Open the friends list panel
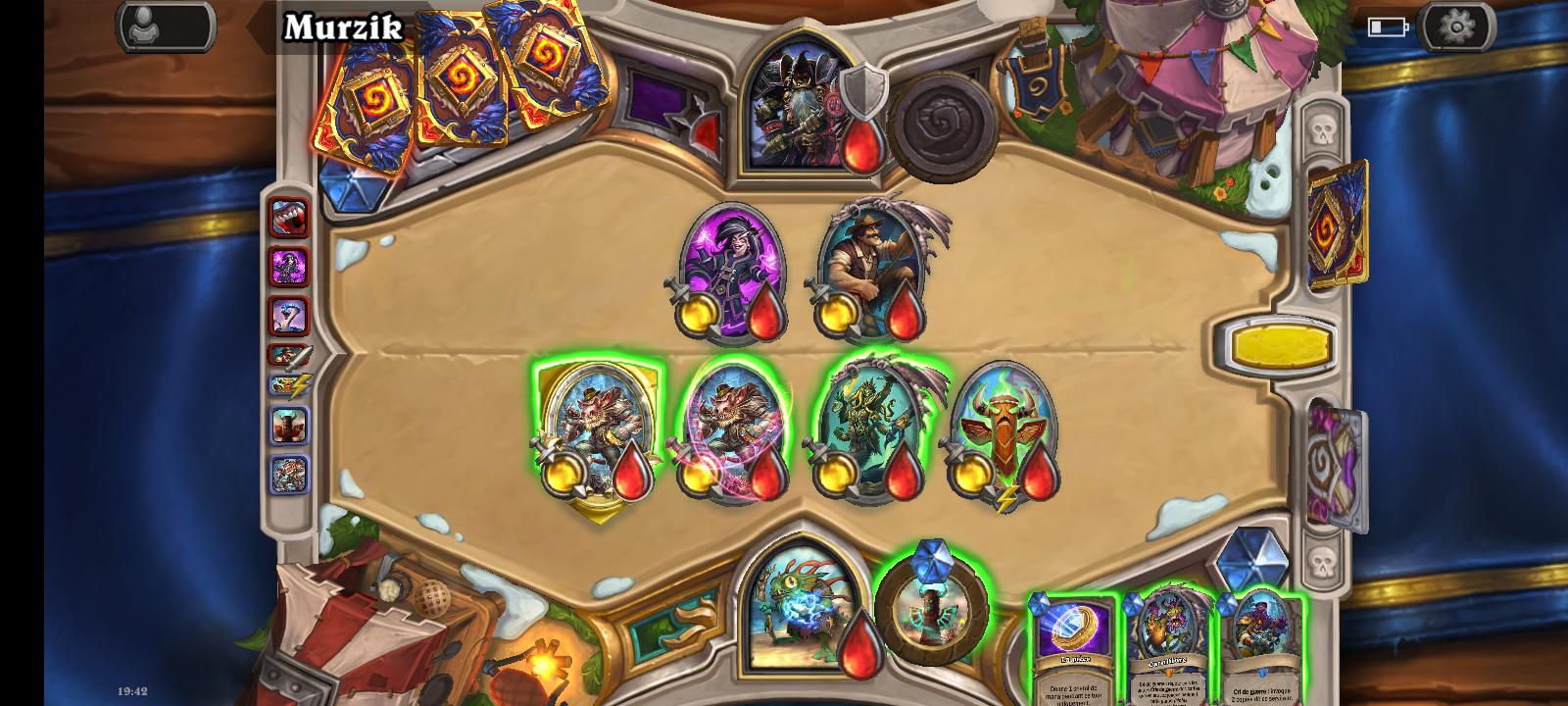1568x706 pixels. pyautogui.click(x=167, y=25)
